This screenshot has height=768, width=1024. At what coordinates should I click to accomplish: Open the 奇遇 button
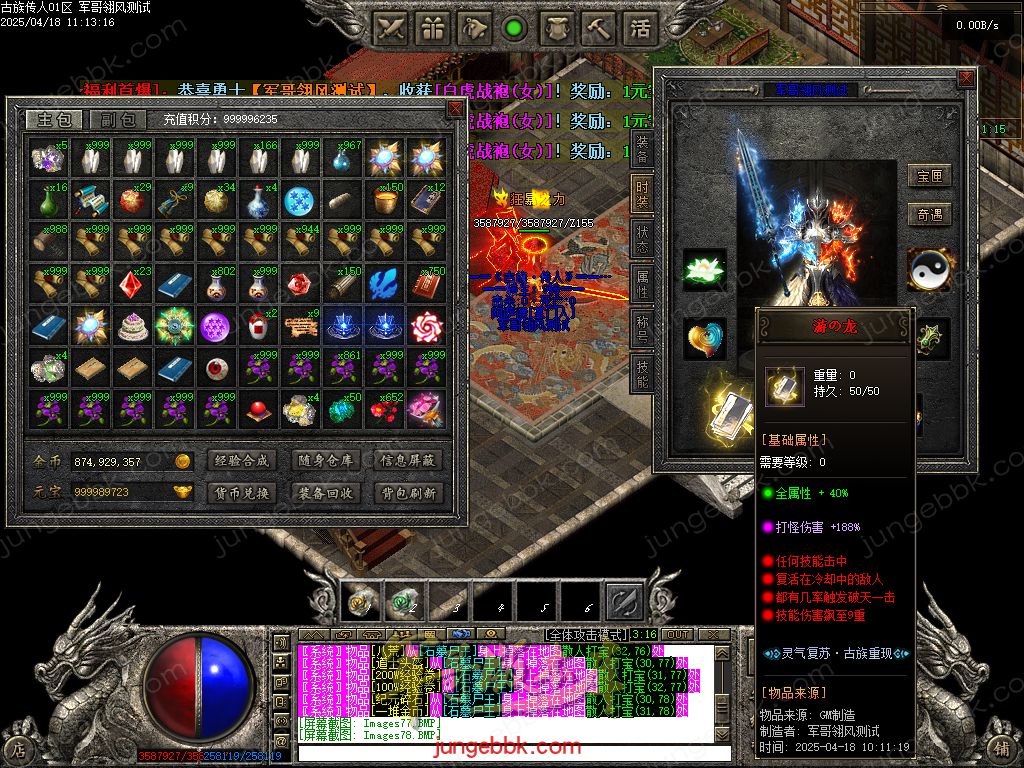pyautogui.click(x=929, y=215)
